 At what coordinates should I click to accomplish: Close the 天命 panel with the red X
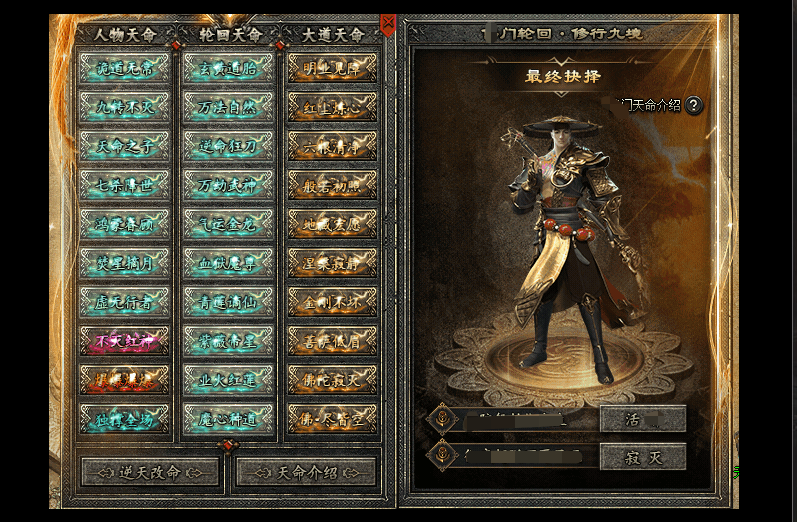click(388, 22)
